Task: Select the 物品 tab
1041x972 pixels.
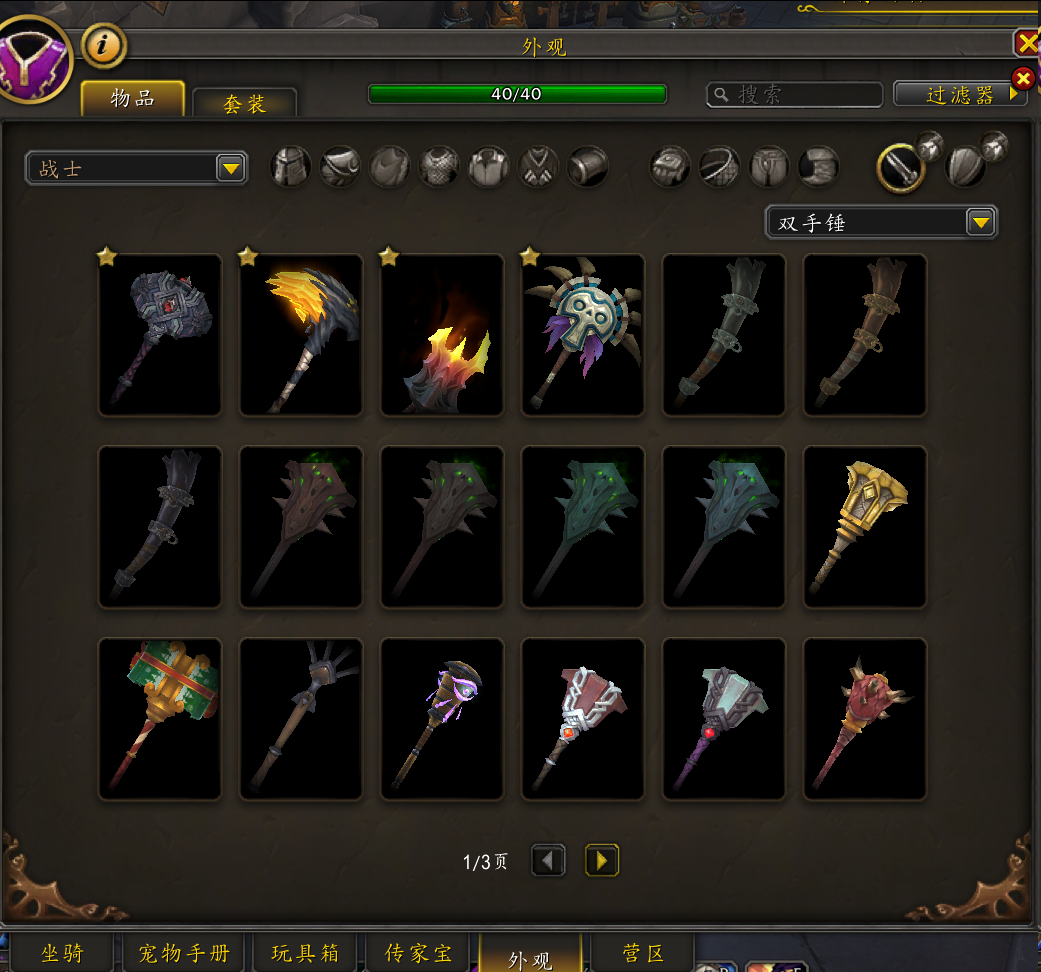Action: (x=133, y=99)
